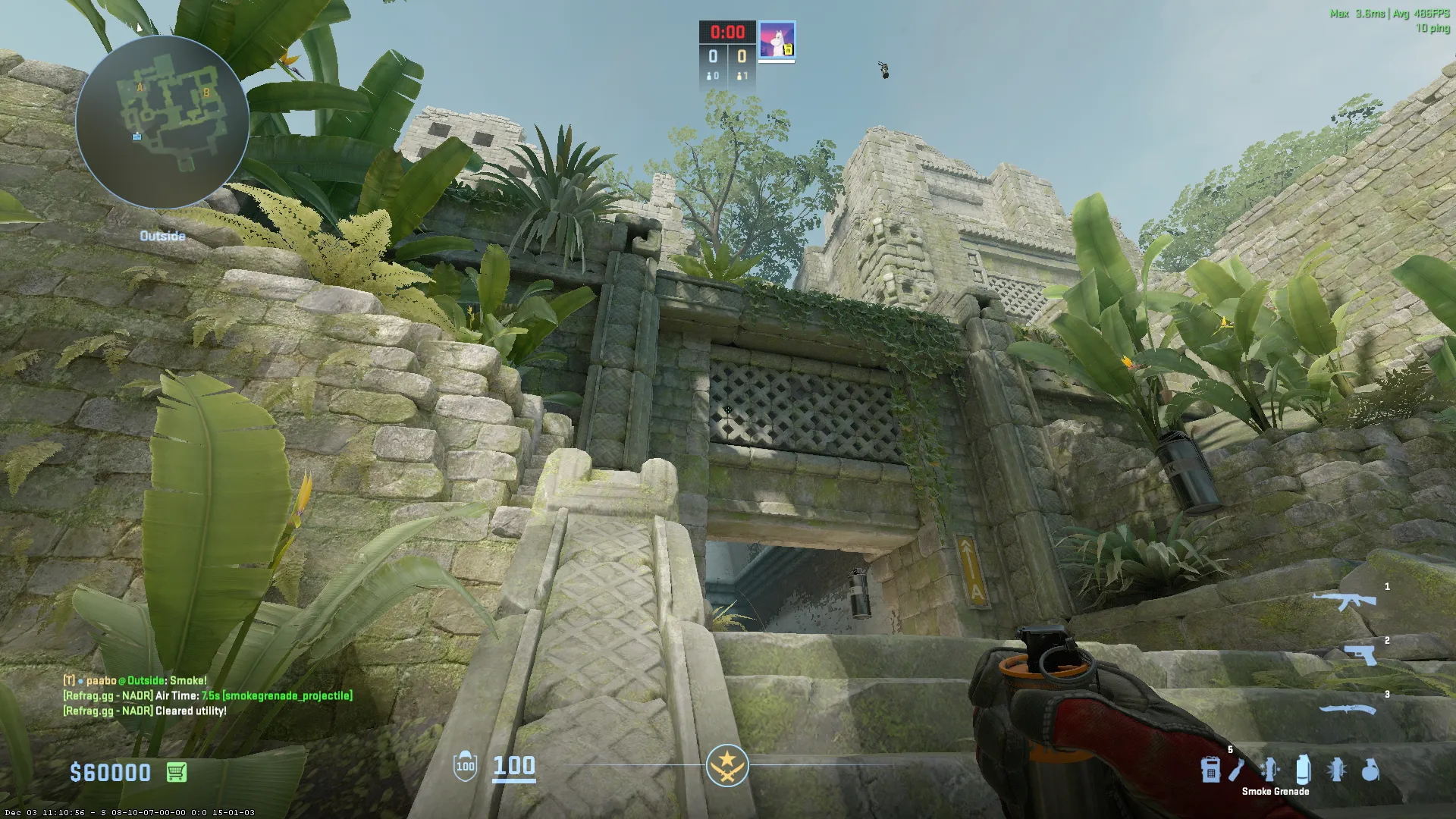Open the buy menu shopping cart icon

(176, 772)
